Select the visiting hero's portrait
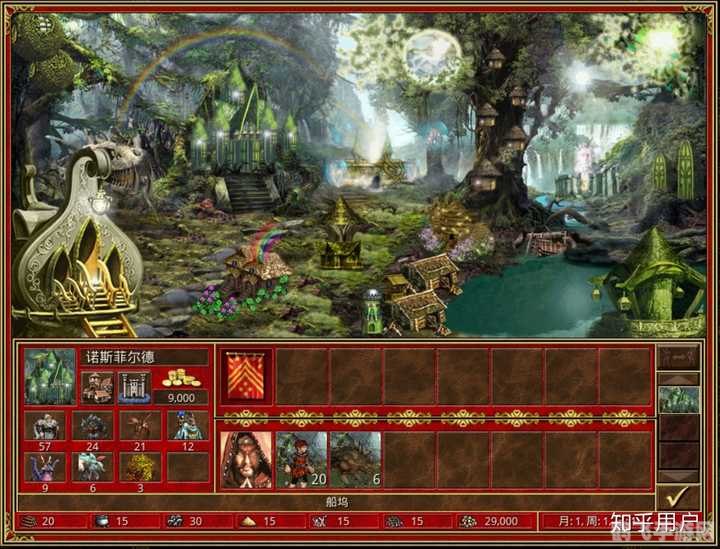 tap(246, 460)
